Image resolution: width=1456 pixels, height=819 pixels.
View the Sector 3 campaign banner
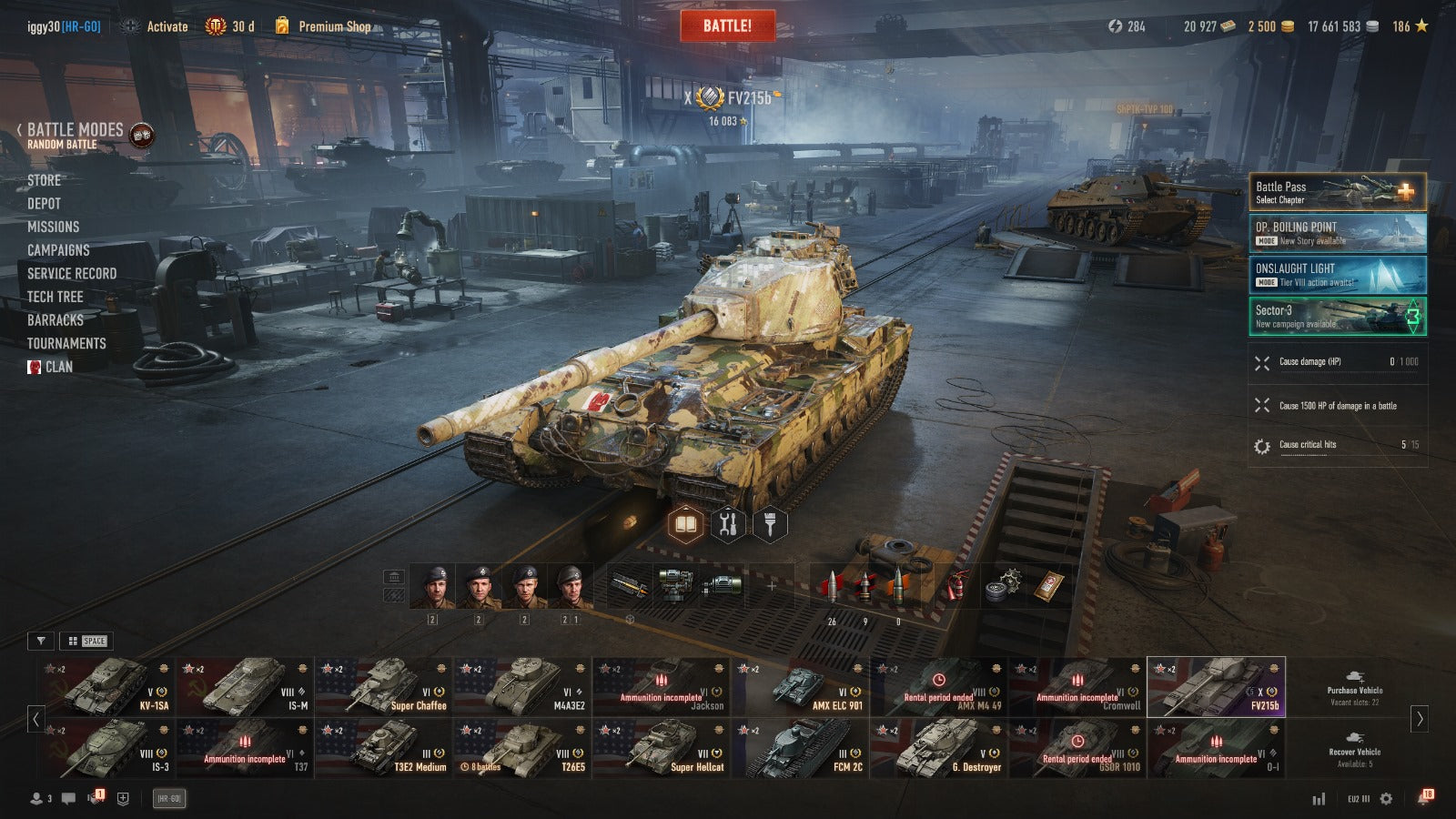[1337, 316]
